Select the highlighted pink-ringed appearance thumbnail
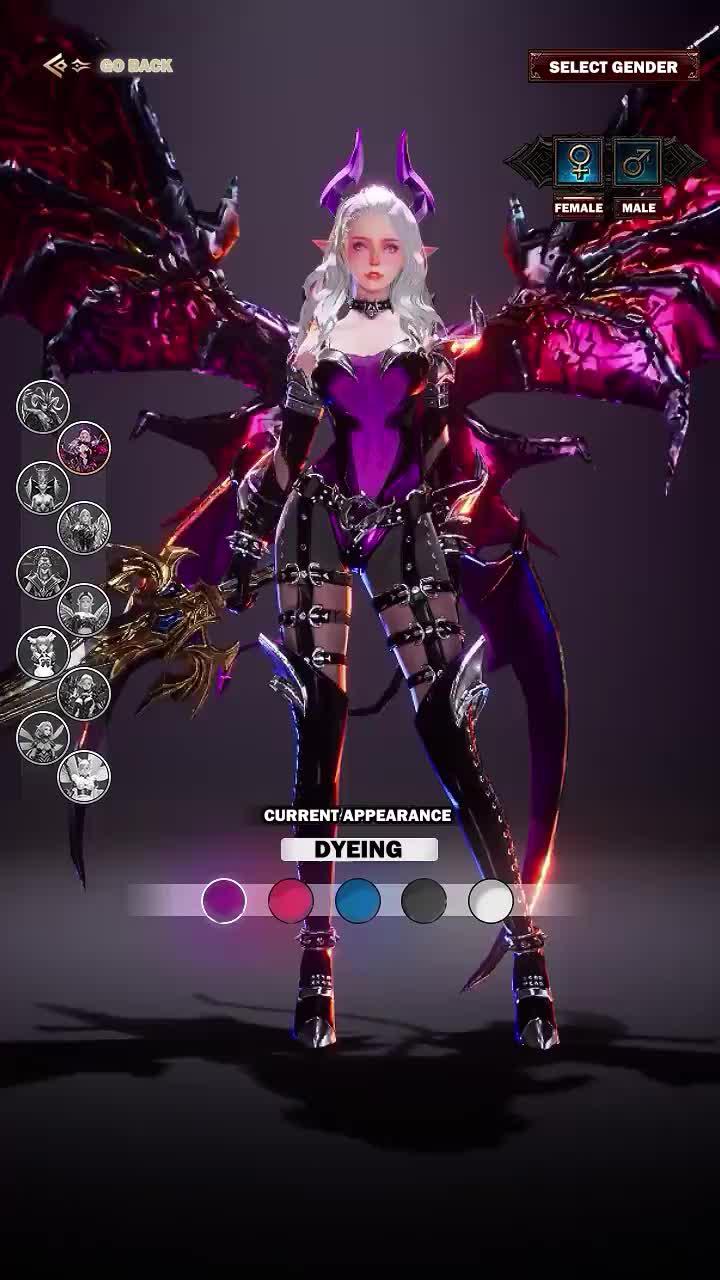This screenshot has height=1280, width=720. click(84, 447)
